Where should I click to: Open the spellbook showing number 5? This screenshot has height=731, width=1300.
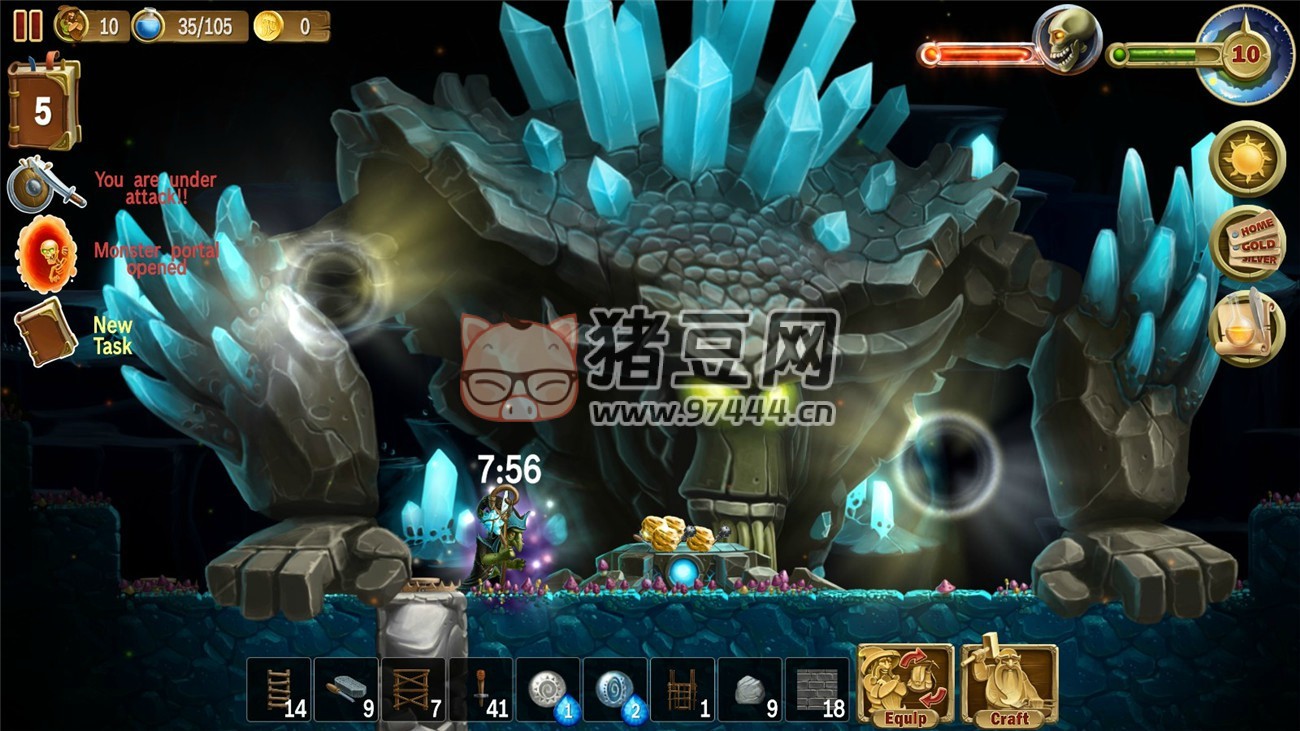coord(43,105)
